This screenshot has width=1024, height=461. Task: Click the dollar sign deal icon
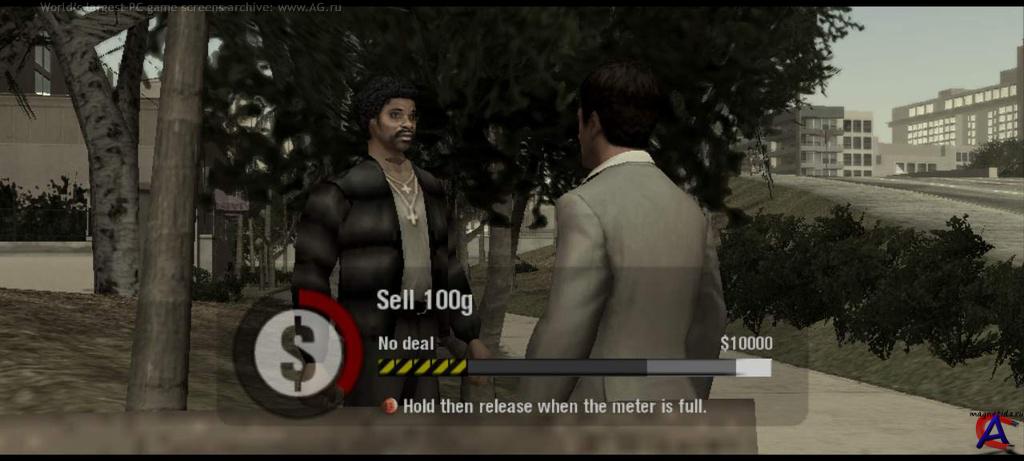point(297,351)
